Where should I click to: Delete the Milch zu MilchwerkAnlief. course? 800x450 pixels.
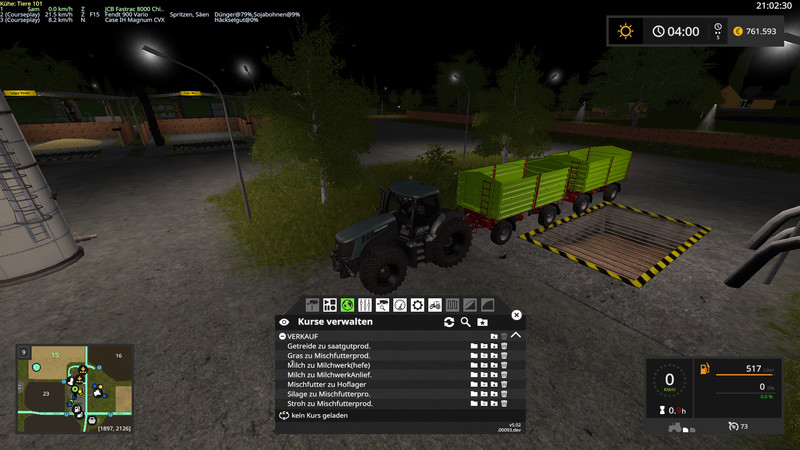point(504,375)
